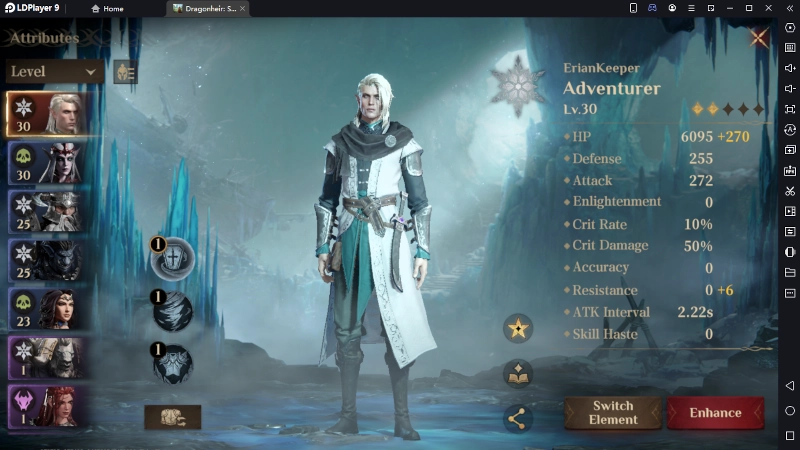Viewport: 800px width, 450px height.
Task: Switch to the LDPlayer Home tab
Action: (107, 8)
